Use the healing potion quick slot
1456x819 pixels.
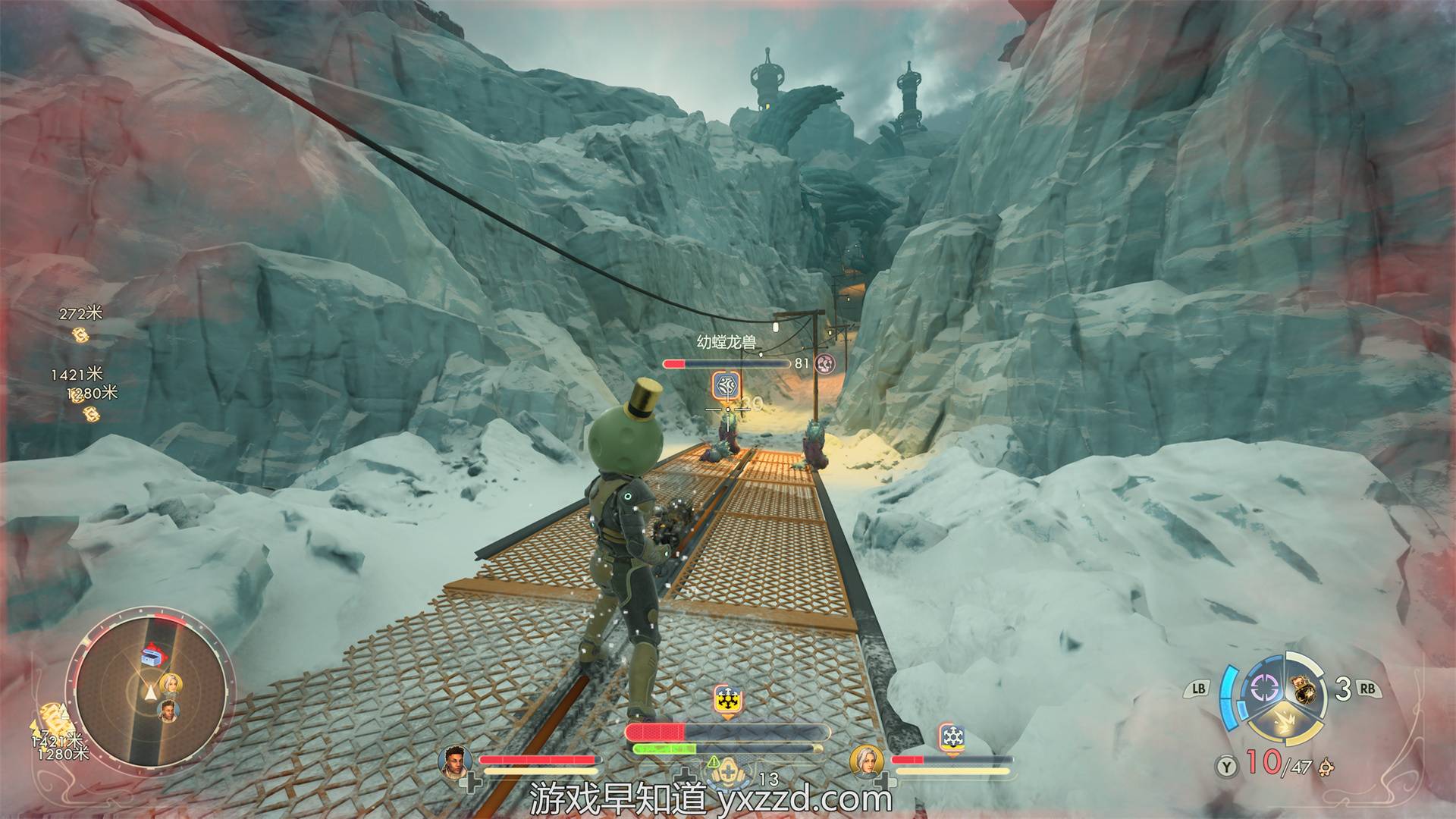(x=725, y=772)
